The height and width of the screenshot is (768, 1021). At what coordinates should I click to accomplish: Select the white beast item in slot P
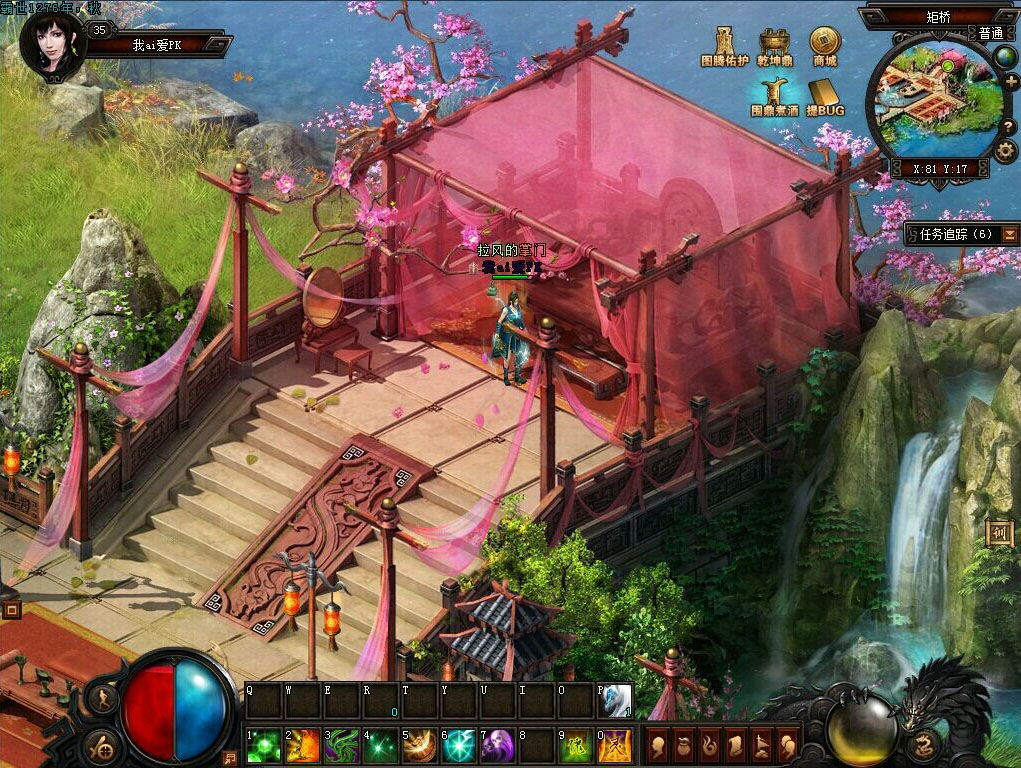point(615,701)
